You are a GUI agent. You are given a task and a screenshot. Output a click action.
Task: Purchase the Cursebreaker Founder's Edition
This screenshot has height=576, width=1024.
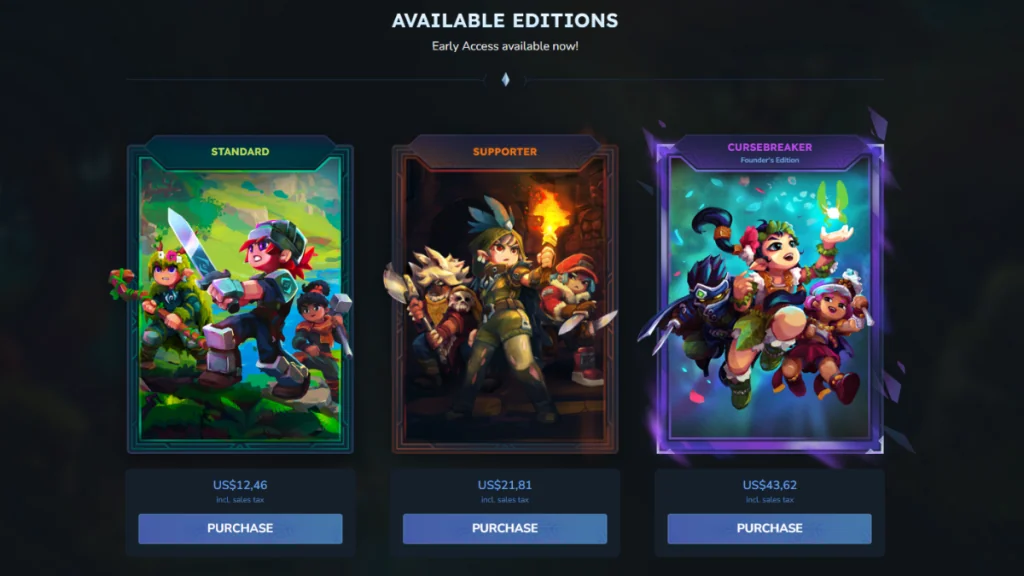pyautogui.click(x=769, y=528)
